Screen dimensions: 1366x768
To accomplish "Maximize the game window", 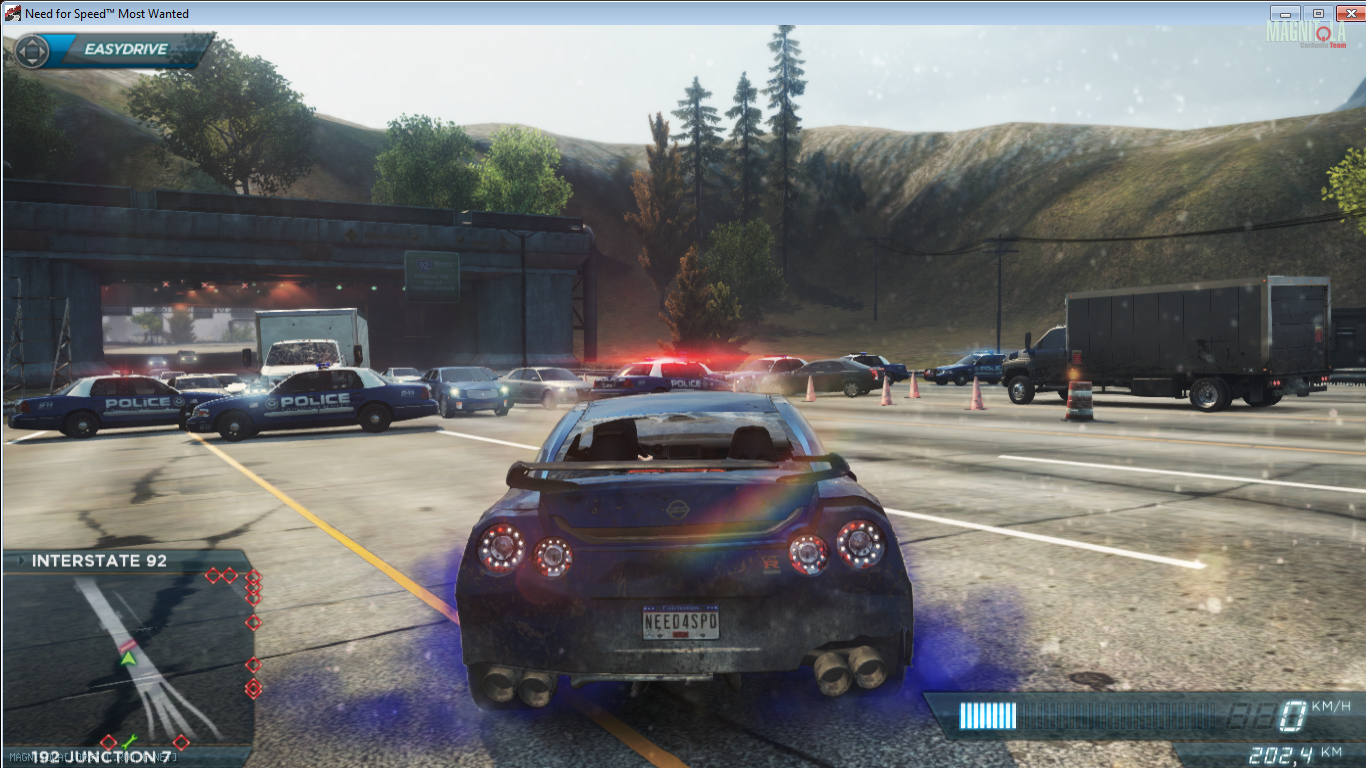I will [x=1317, y=13].
